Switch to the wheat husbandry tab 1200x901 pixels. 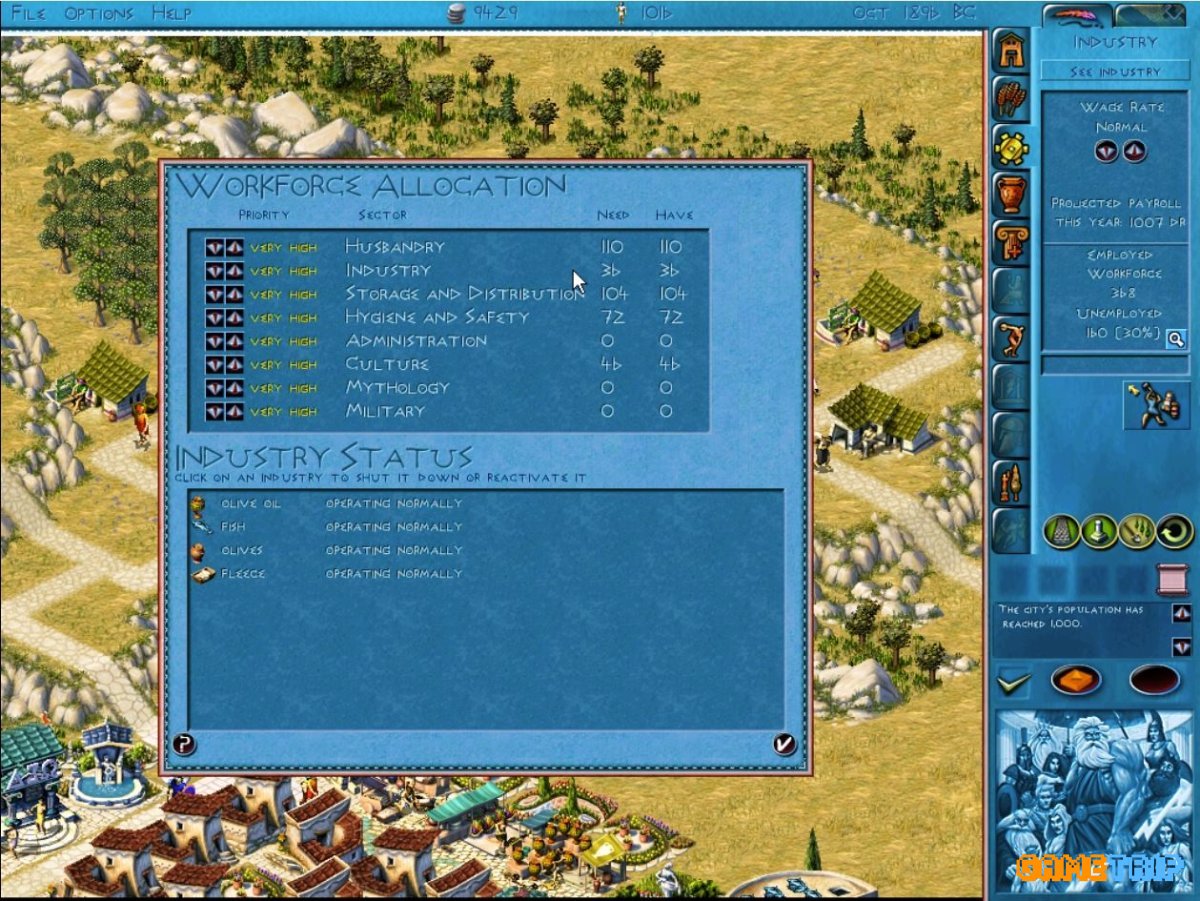1012,99
